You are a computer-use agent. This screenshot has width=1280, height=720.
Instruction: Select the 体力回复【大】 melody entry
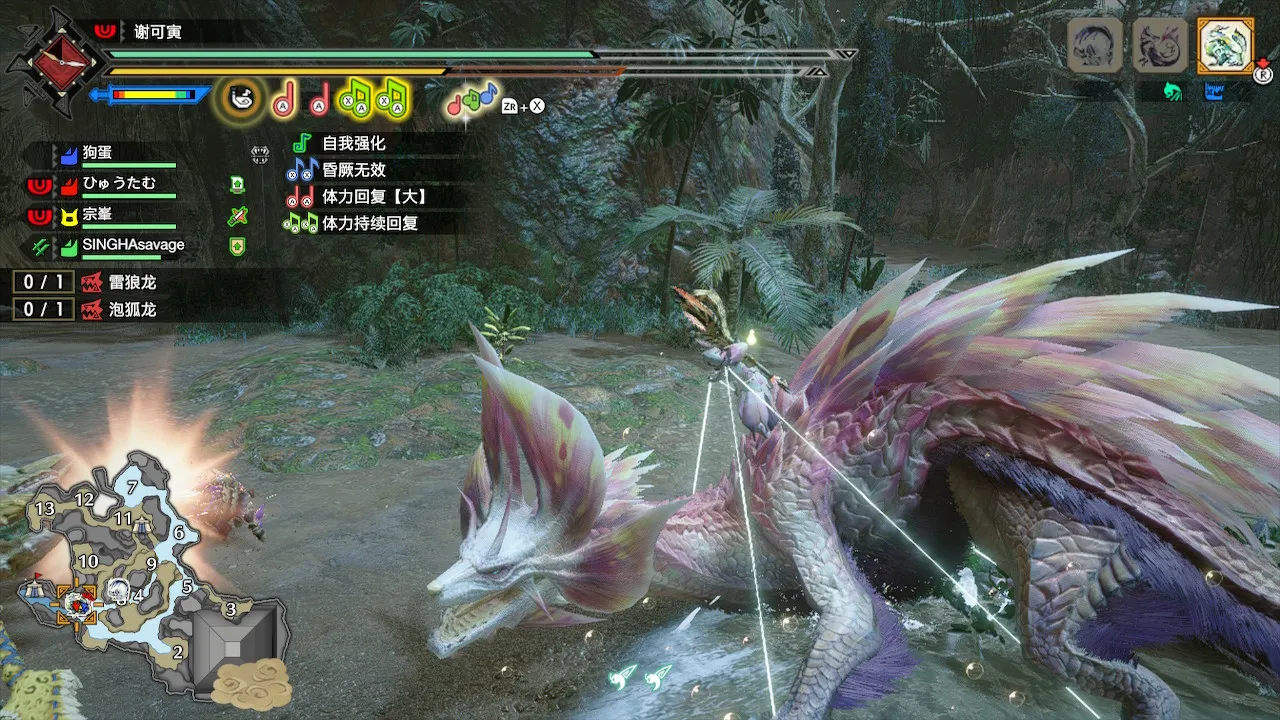(374, 196)
